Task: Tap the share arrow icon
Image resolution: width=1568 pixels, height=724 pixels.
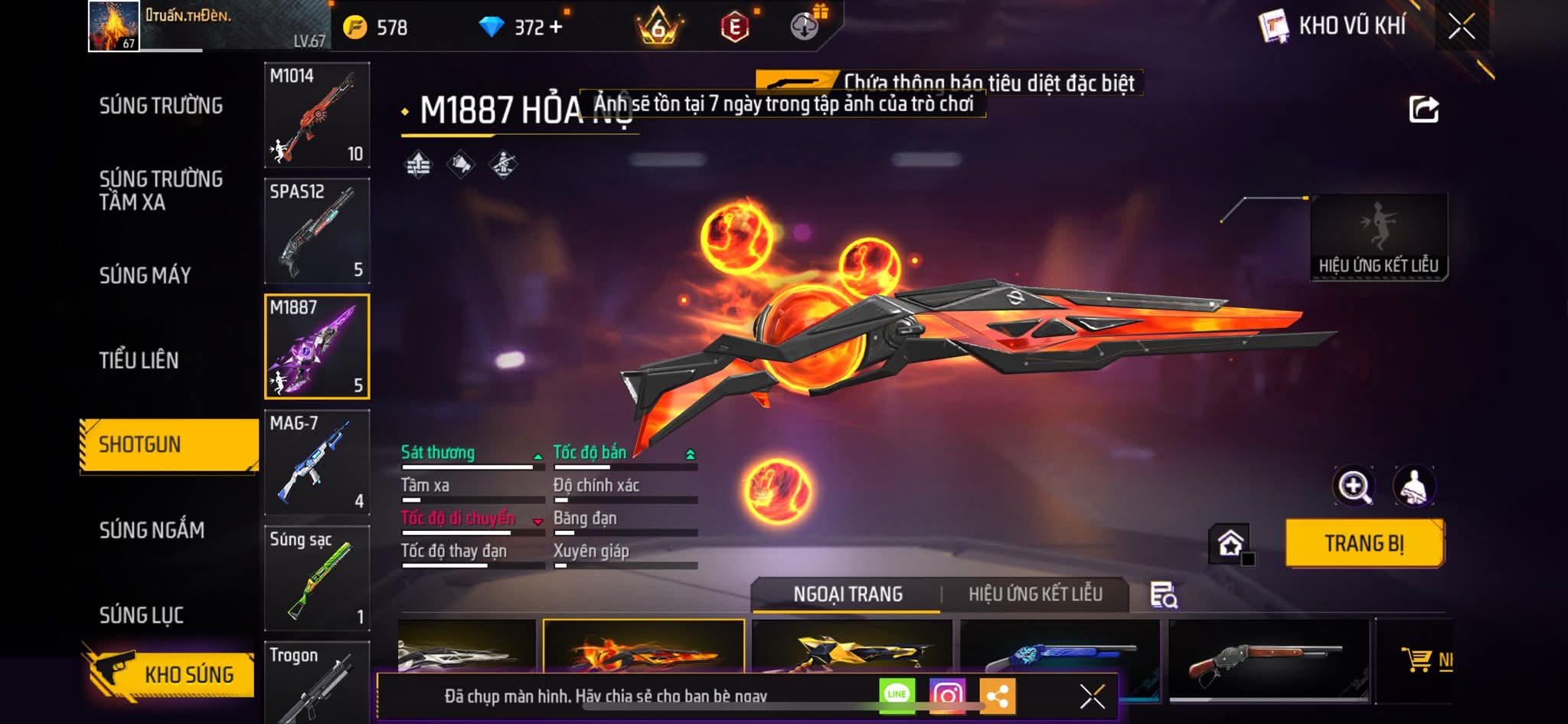Action: (1423, 110)
